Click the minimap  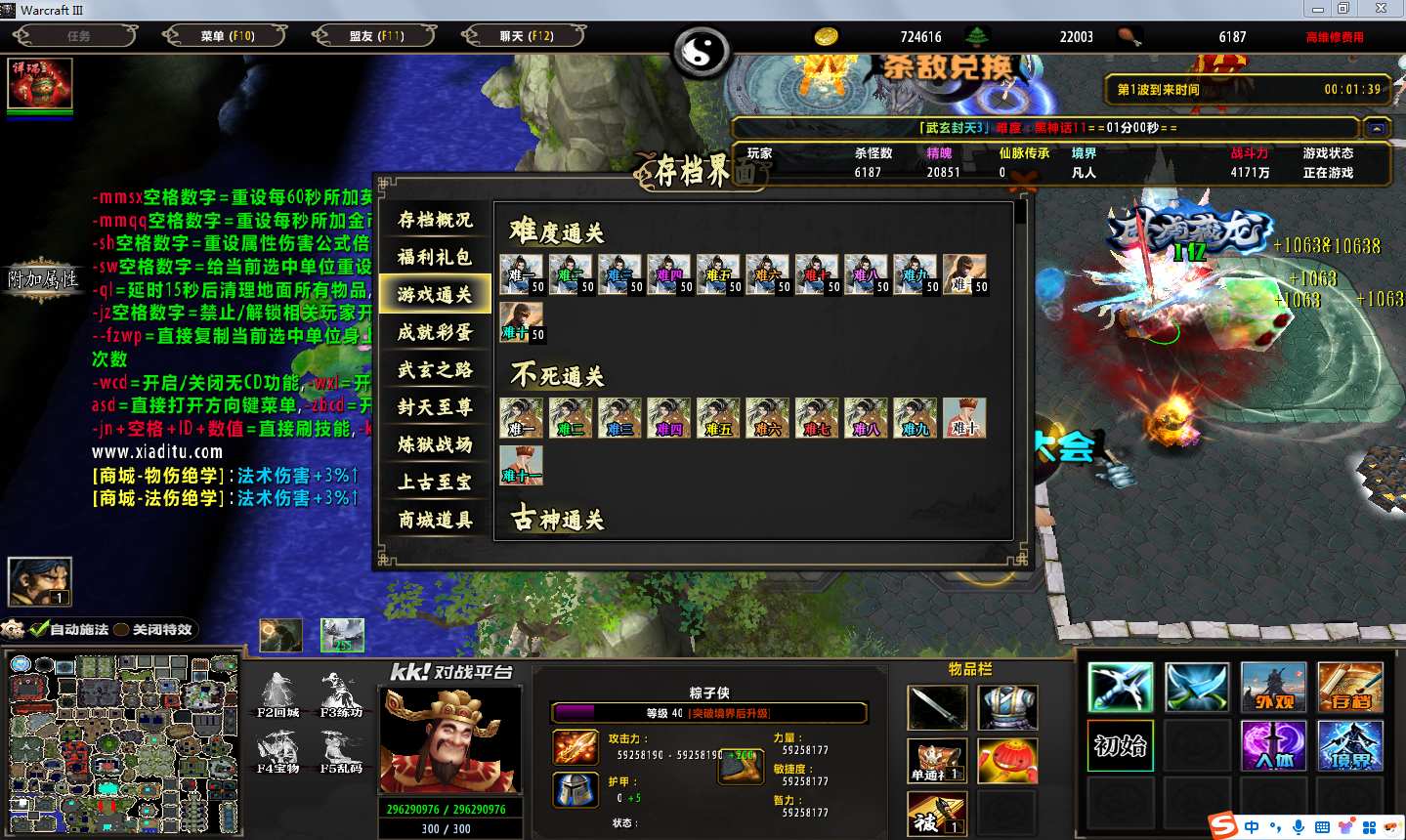coord(123,744)
